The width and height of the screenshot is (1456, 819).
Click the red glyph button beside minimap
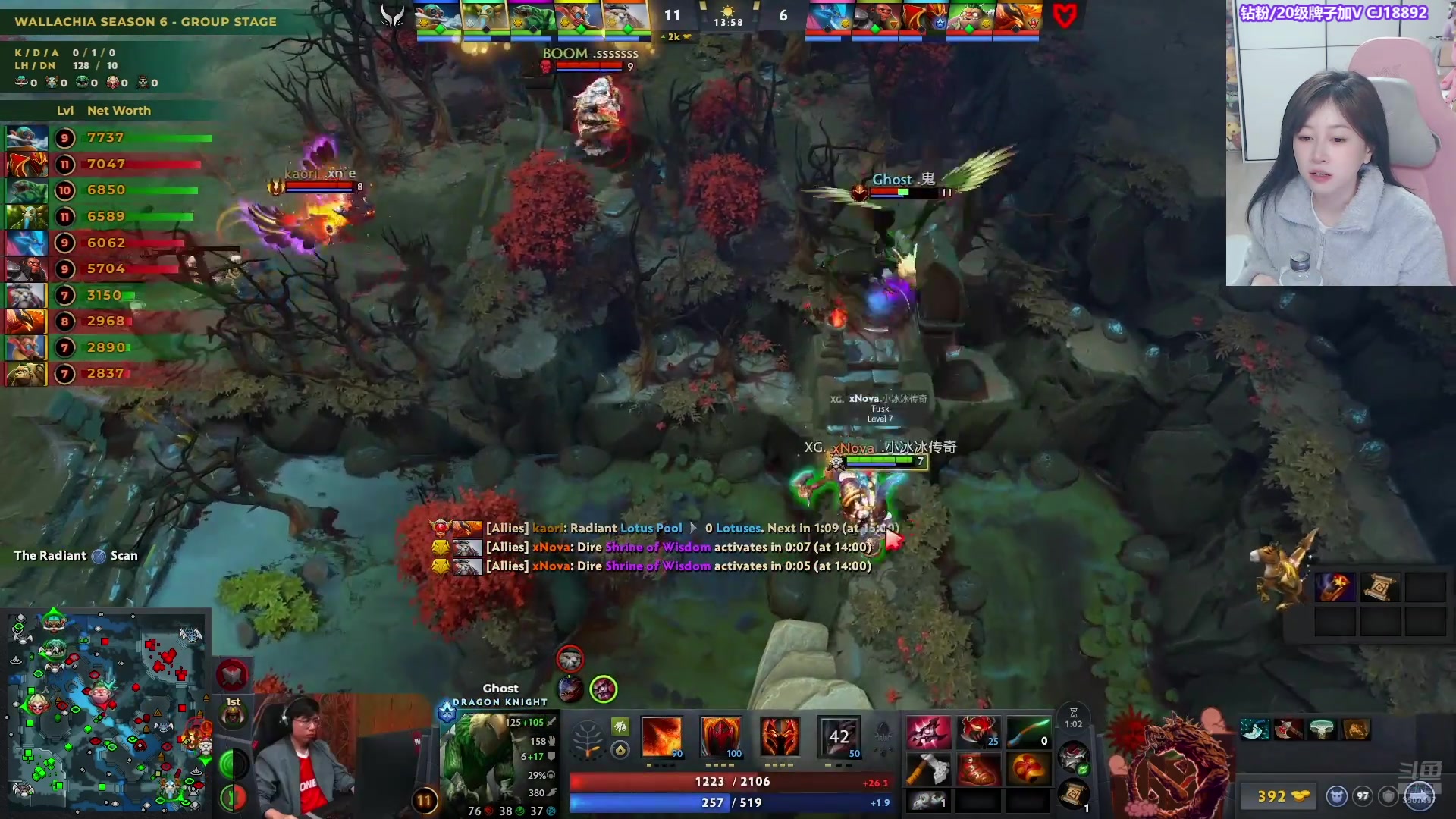pyautogui.click(x=232, y=674)
